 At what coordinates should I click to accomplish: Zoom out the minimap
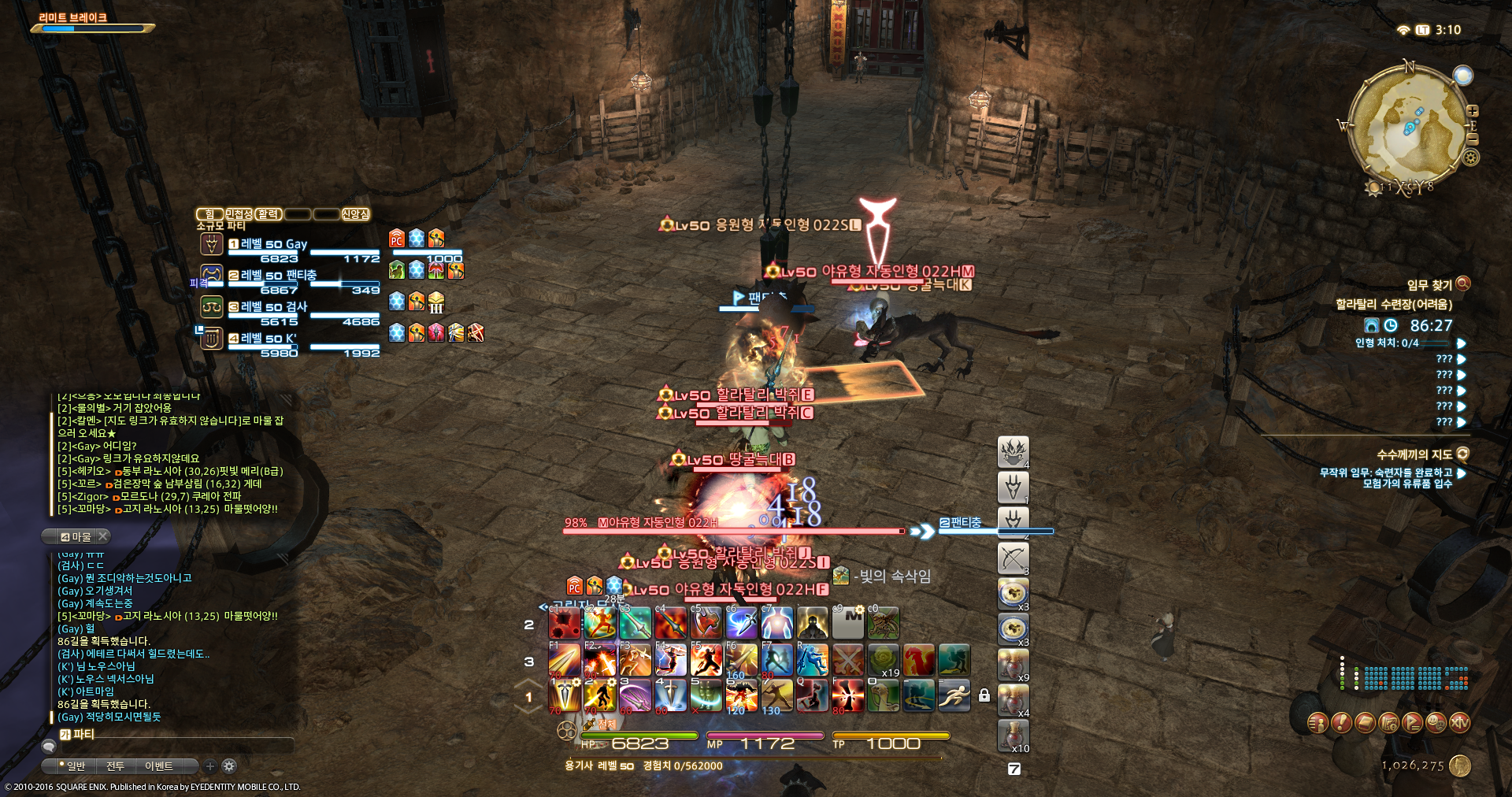click(1472, 139)
